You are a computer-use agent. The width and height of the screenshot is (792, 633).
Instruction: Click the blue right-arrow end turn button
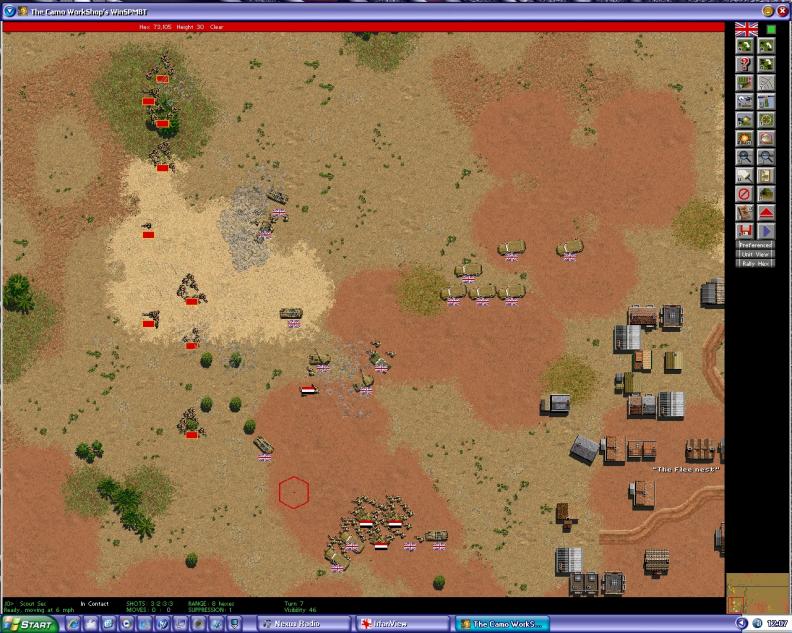coord(767,230)
